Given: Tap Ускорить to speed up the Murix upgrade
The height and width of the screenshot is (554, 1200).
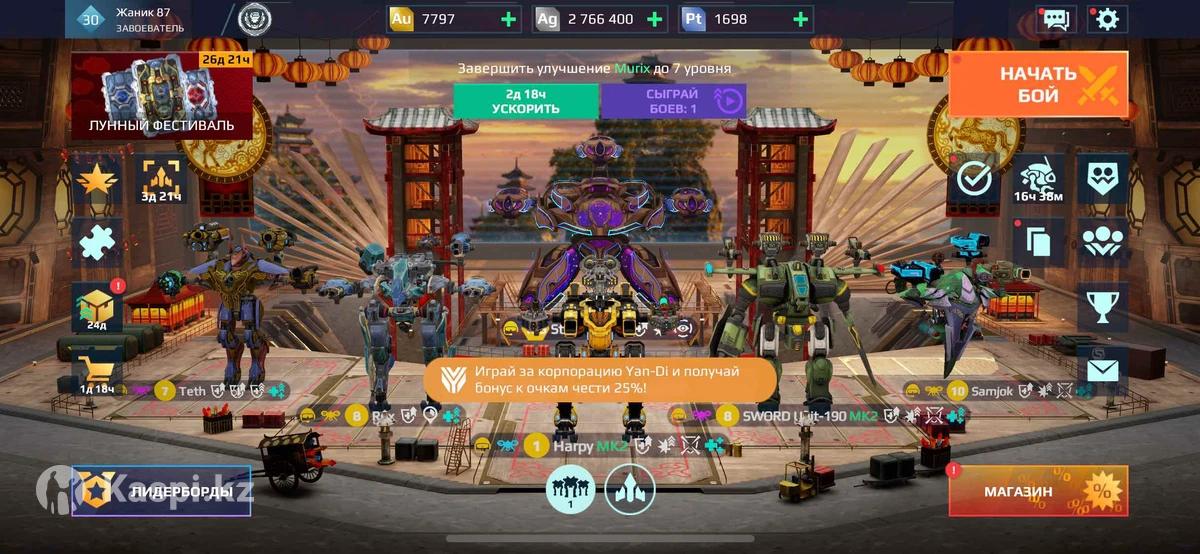Looking at the screenshot, I should [x=526, y=101].
